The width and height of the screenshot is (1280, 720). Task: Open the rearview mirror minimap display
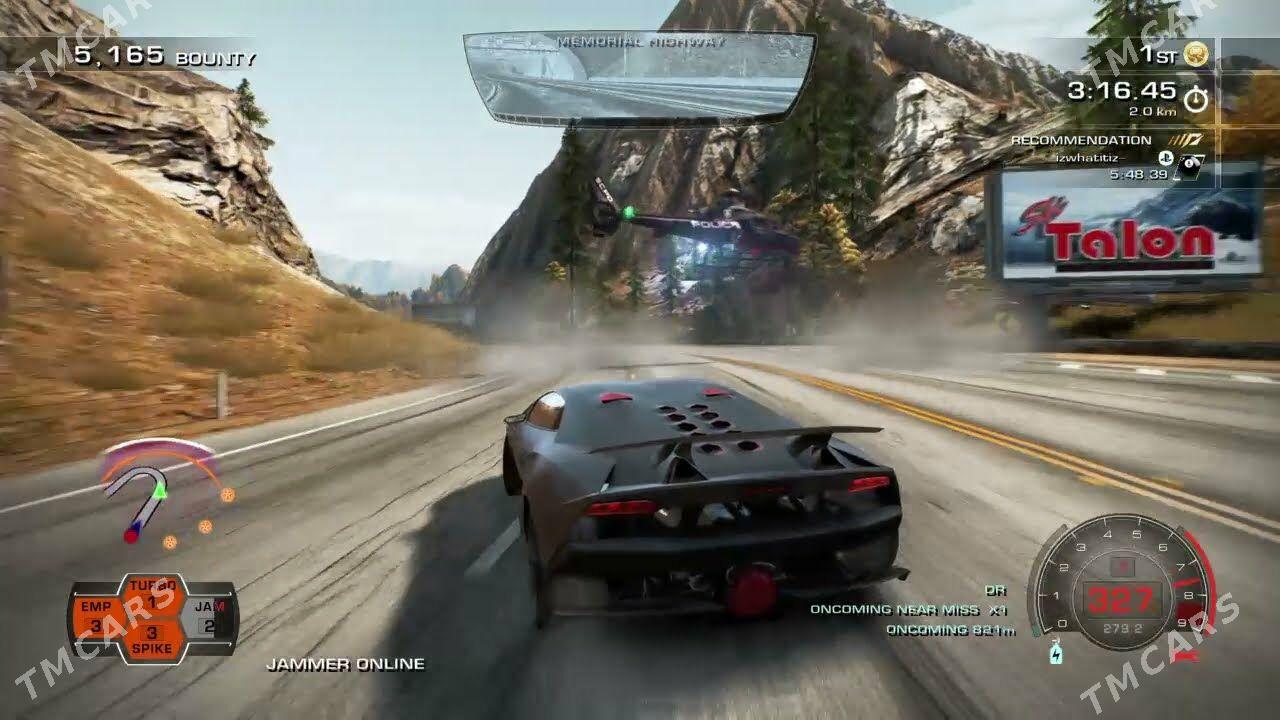(635, 75)
